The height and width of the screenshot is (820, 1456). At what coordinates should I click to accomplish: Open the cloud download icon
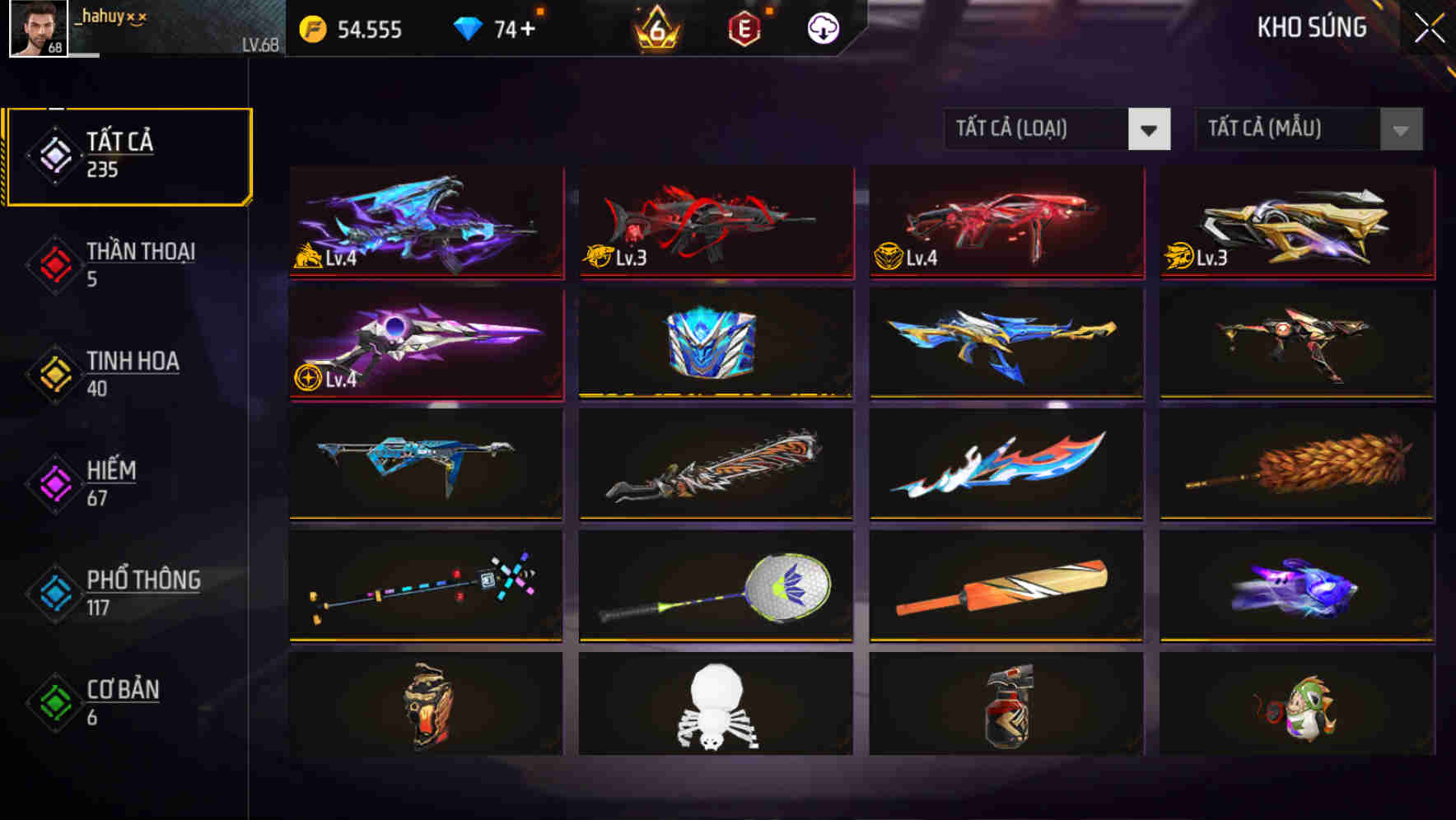(822, 29)
